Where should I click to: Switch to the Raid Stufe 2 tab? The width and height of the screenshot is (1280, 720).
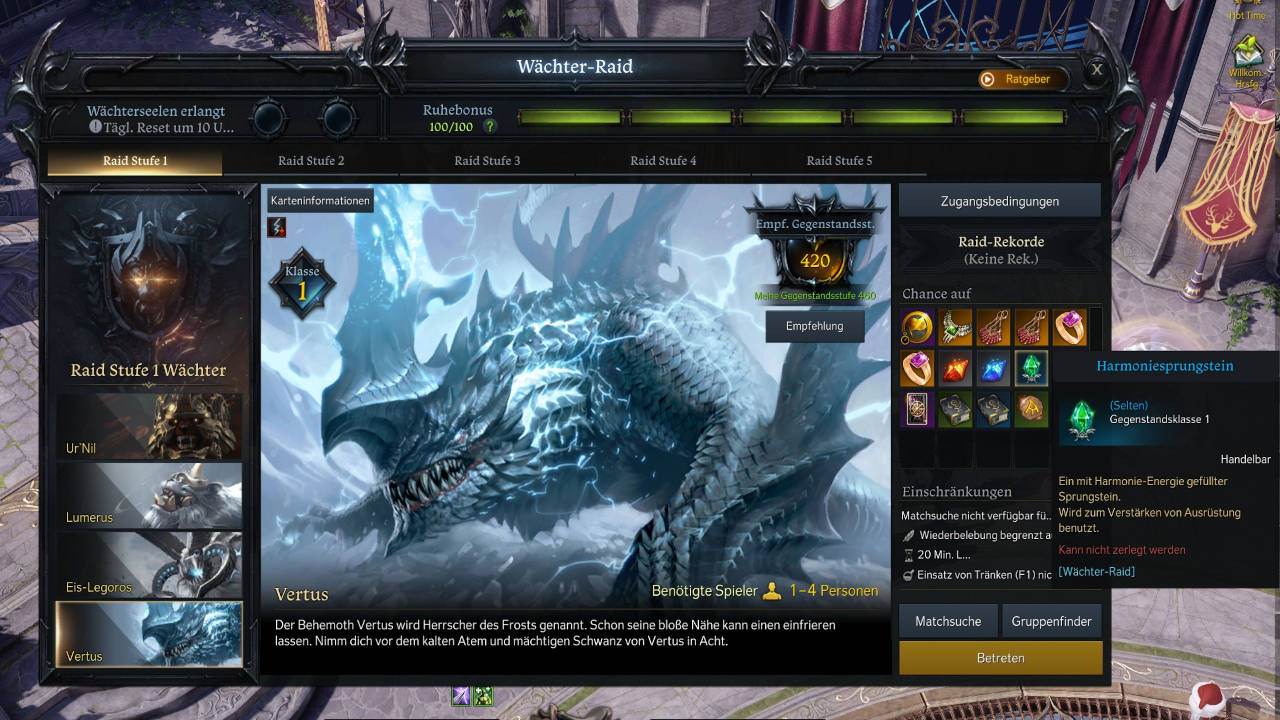coord(311,161)
